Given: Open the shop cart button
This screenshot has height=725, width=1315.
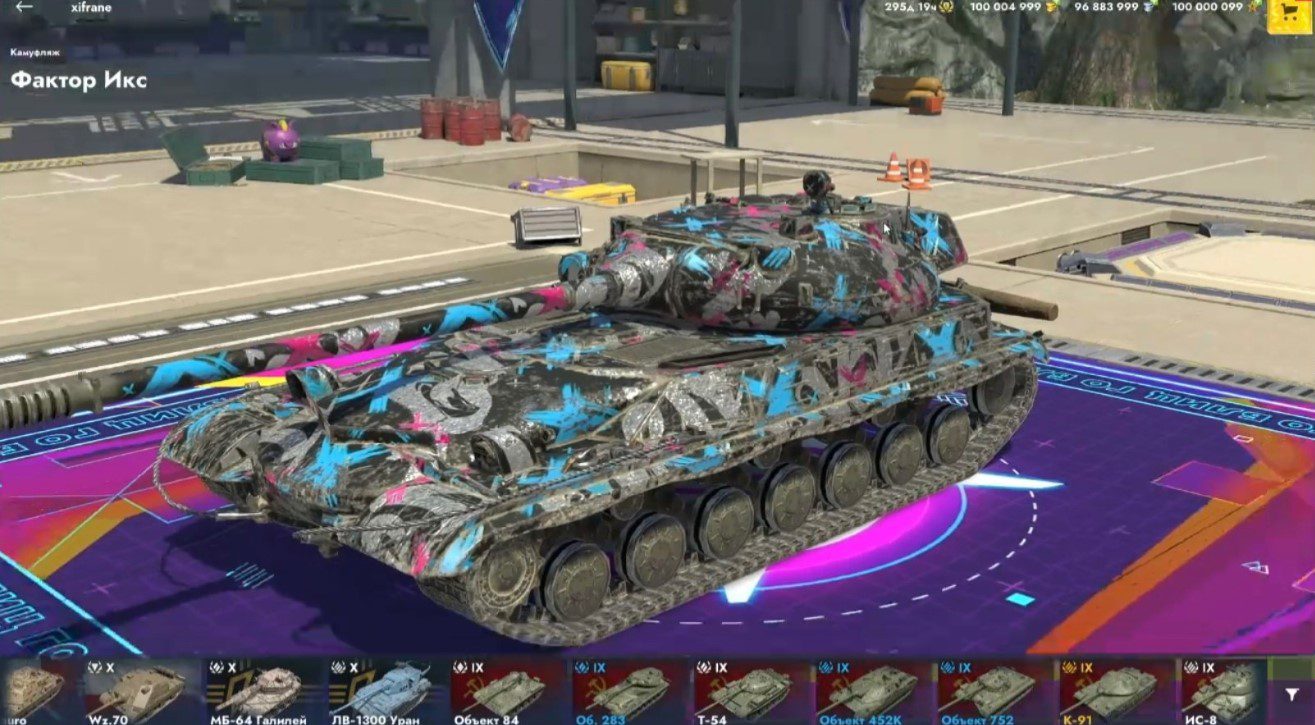Looking at the screenshot, I should tap(1289, 14).
